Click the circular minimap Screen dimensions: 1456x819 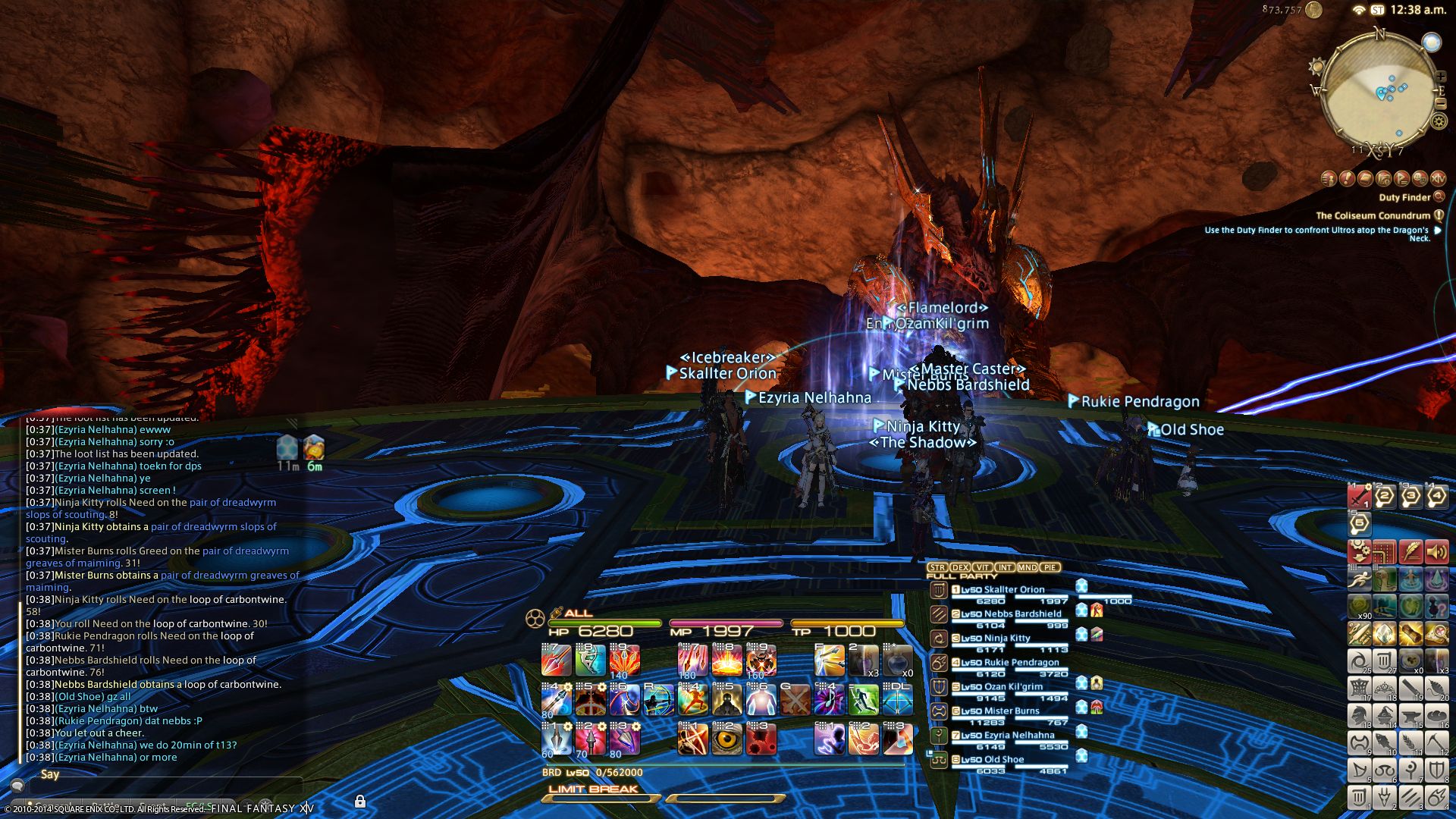tap(1378, 91)
